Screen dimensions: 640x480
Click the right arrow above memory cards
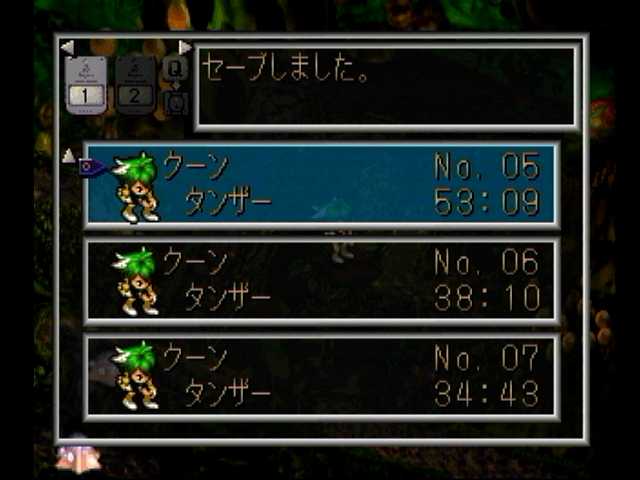185,47
